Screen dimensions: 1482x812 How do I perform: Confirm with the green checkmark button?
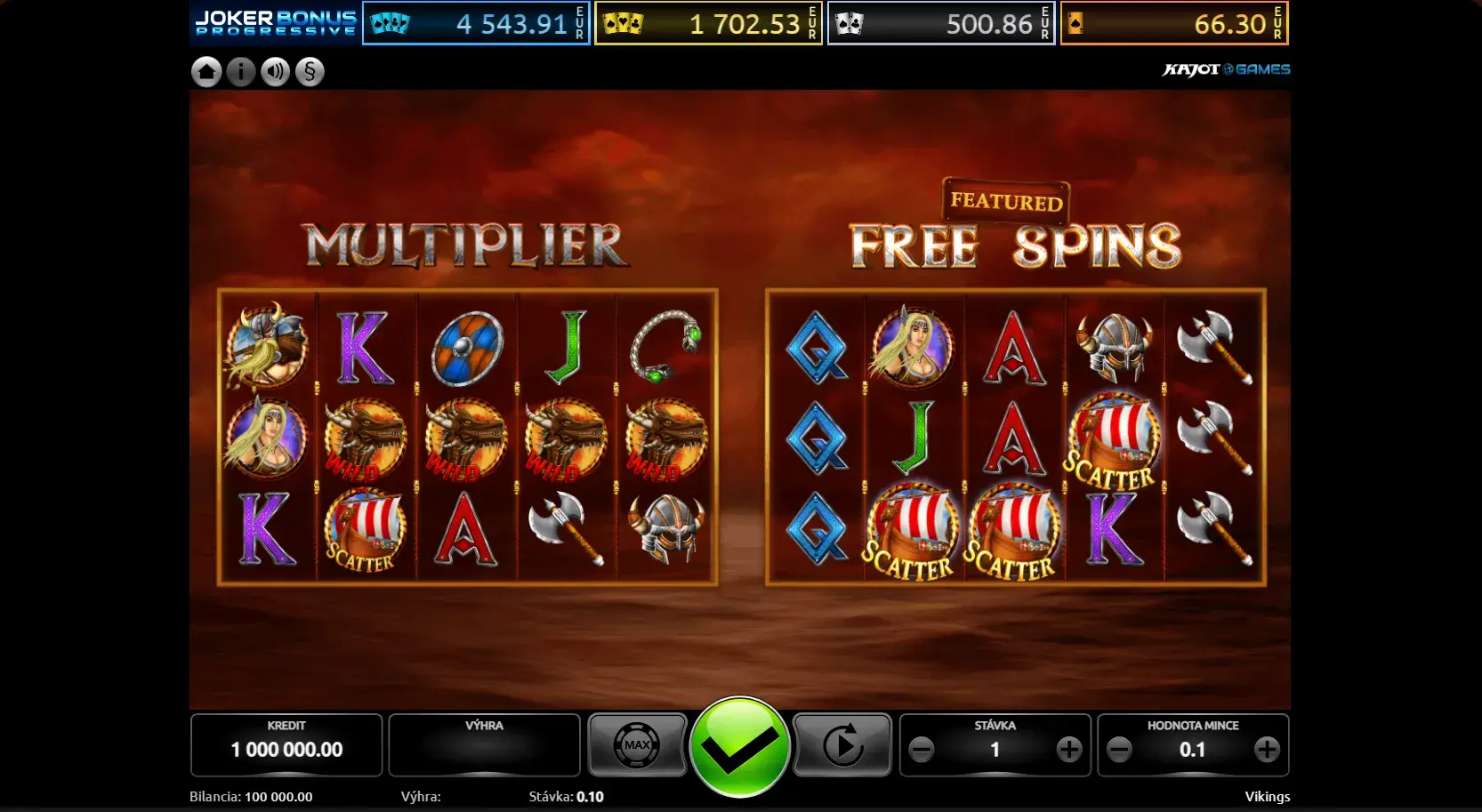[x=739, y=747]
